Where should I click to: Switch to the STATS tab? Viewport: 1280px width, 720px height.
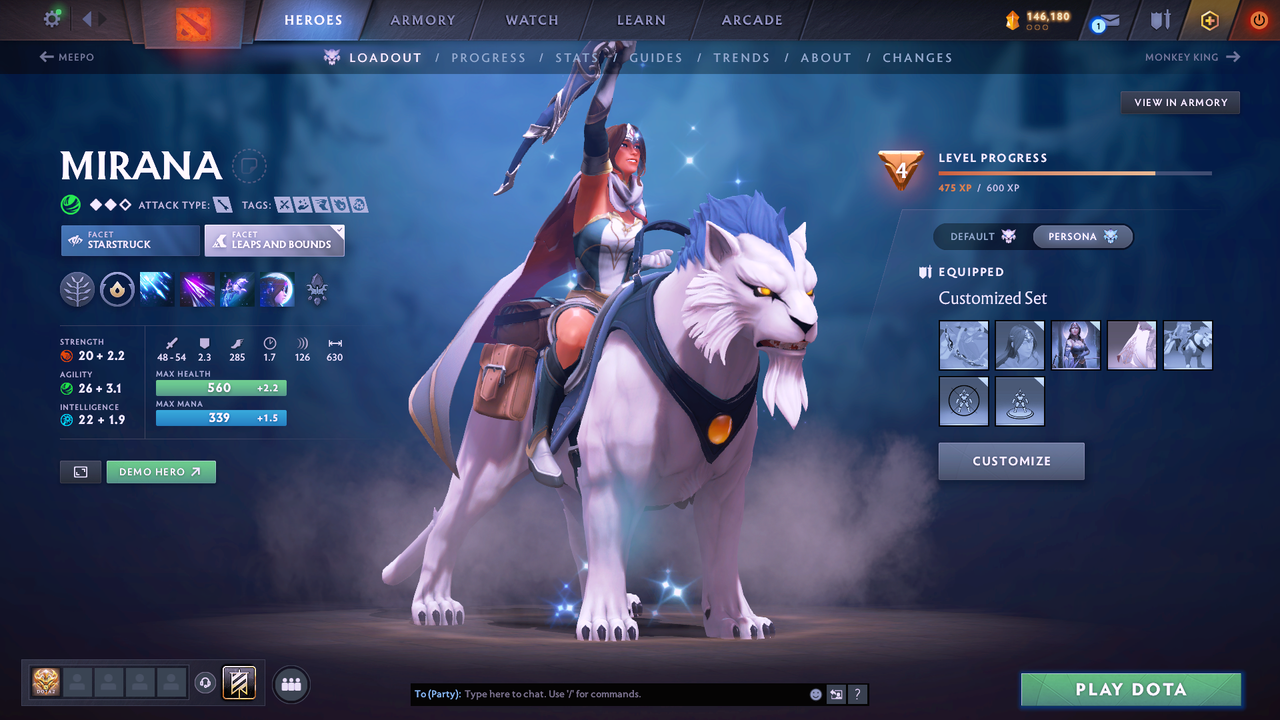[x=576, y=58]
